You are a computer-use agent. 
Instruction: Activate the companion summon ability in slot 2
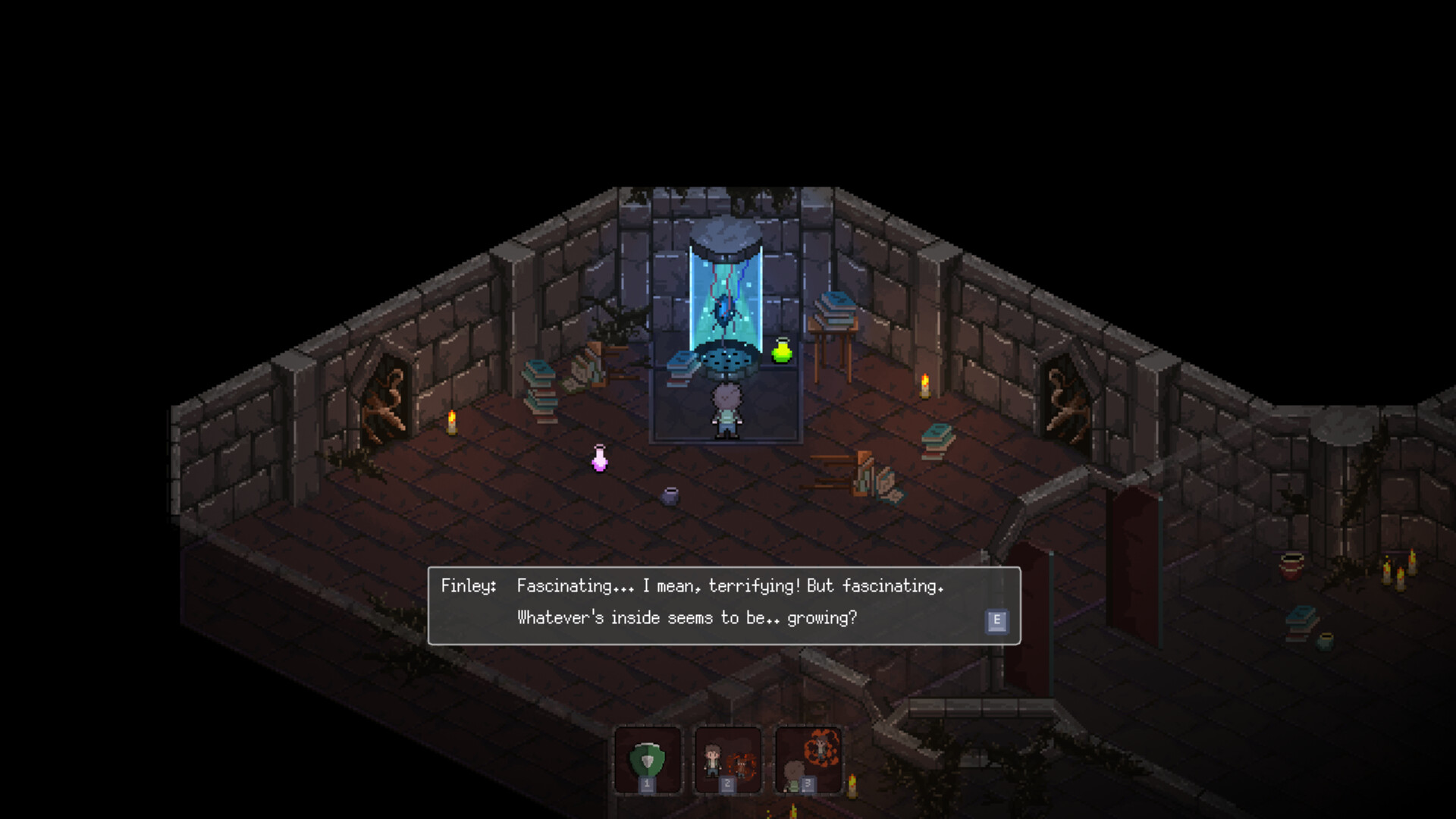tap(728, 757)
